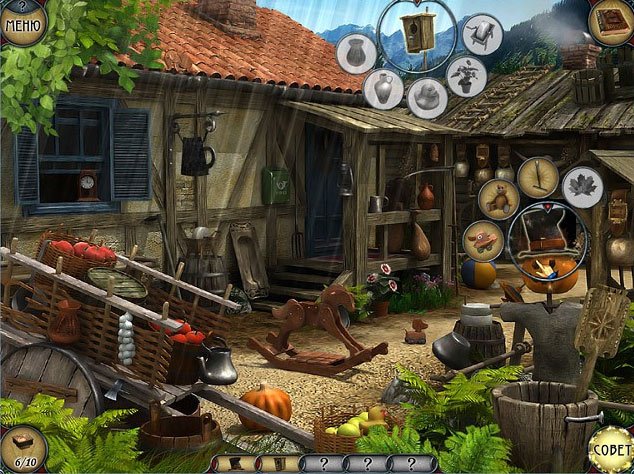Select the toy airplane bubble
This screenshot has width=634, height=474.
tap(483, 241)
